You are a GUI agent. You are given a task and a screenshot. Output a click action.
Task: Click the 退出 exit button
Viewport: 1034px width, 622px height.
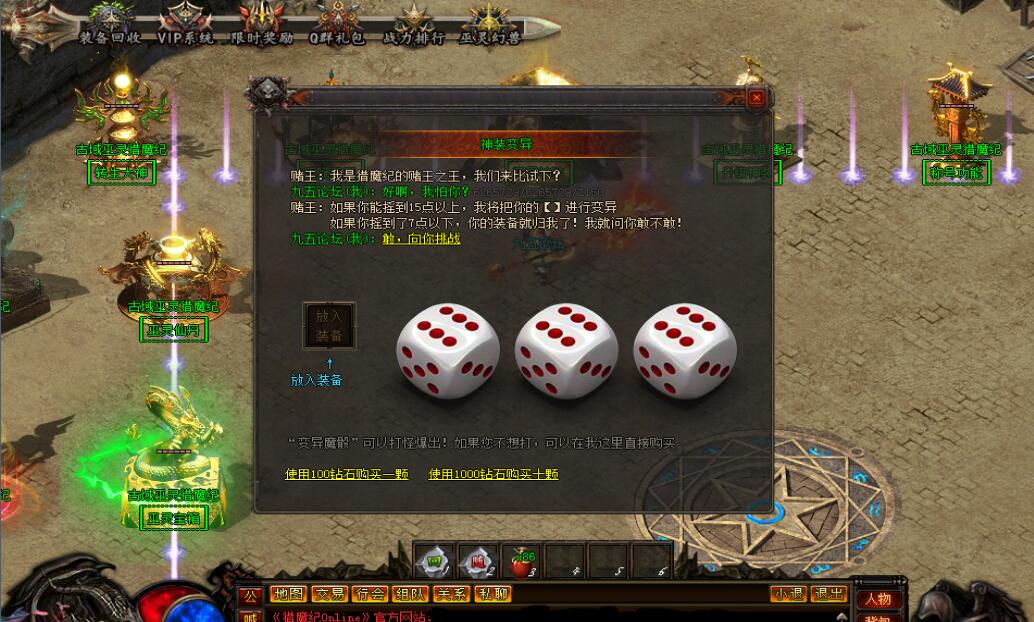point(829,594)
